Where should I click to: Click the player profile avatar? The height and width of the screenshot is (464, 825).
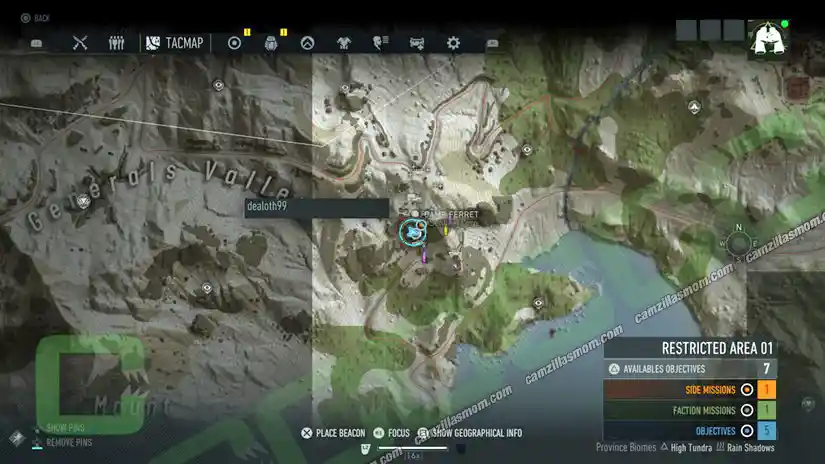(768, 40)
